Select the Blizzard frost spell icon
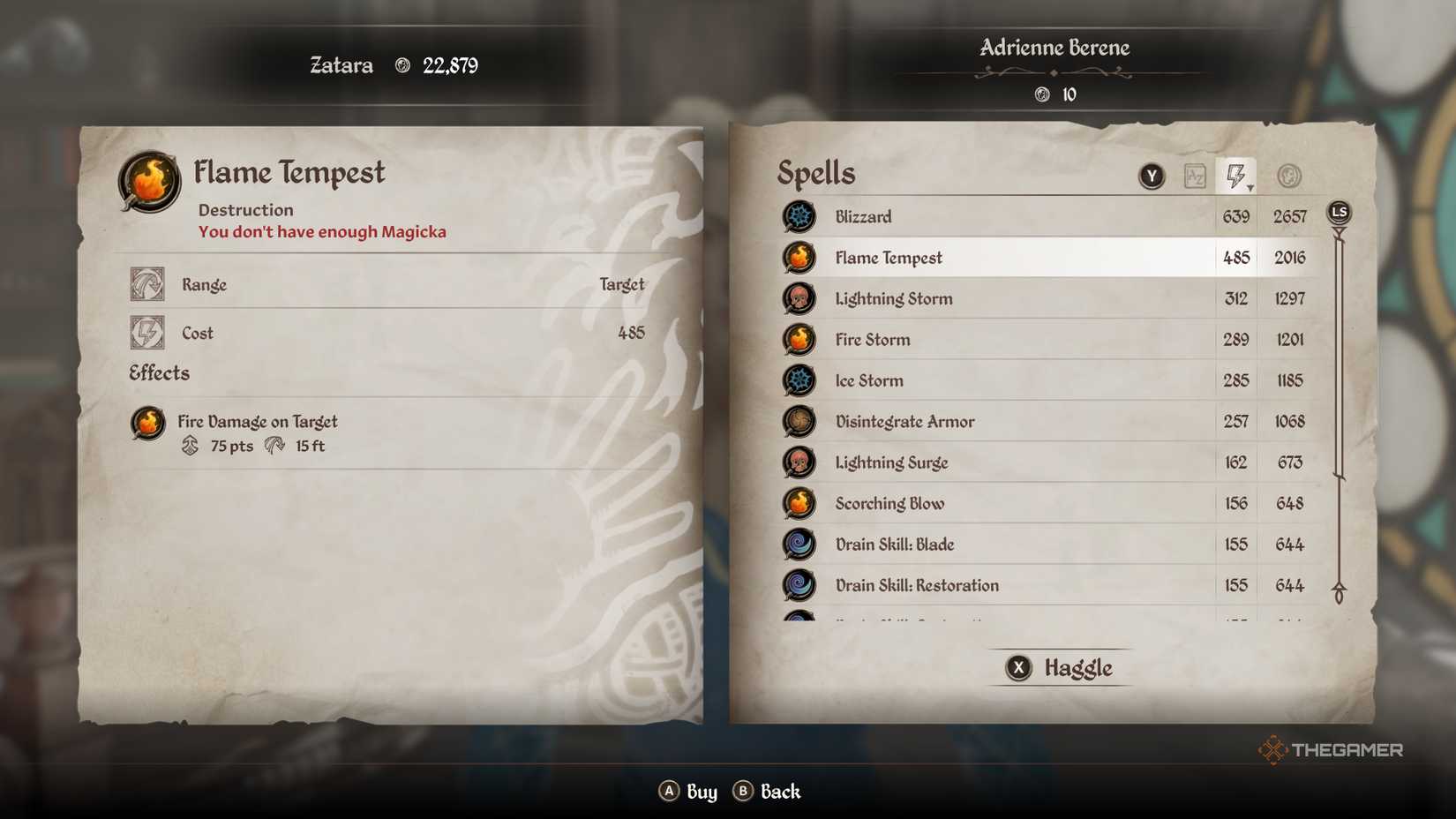 (799, 216)
